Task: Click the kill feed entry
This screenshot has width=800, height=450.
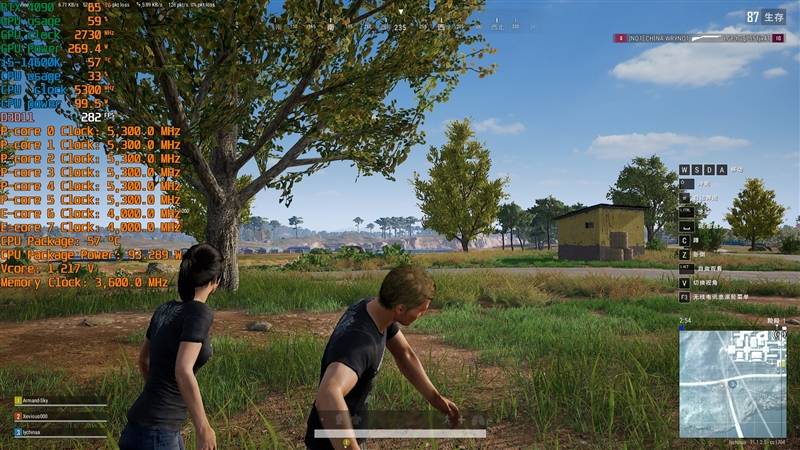Action: coord(698,38)
